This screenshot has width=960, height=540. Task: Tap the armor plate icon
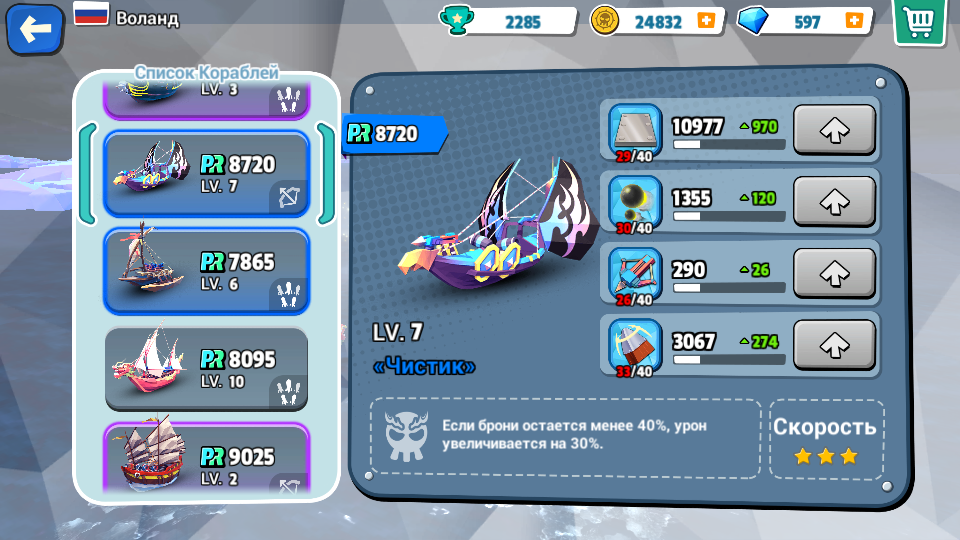coord(635,127)
